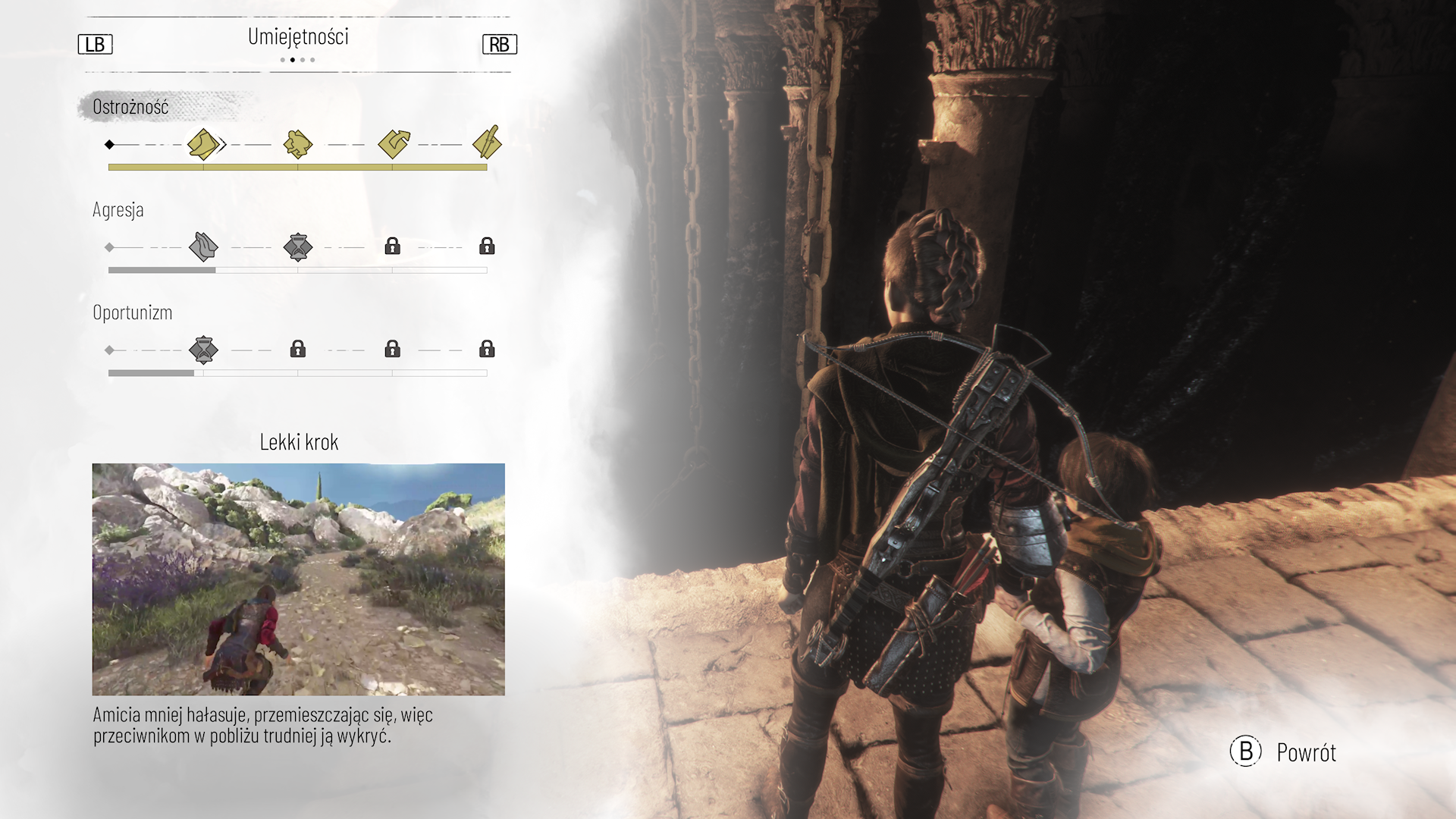
Task: Open the Ostrożność skill category
Action: click(130, 107)
